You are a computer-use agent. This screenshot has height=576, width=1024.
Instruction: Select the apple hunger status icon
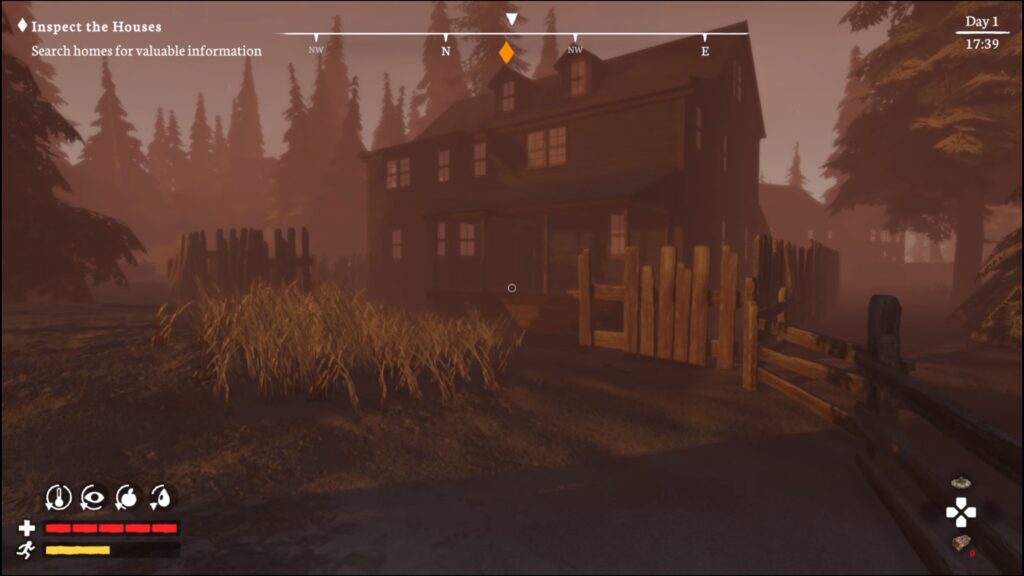127,496
